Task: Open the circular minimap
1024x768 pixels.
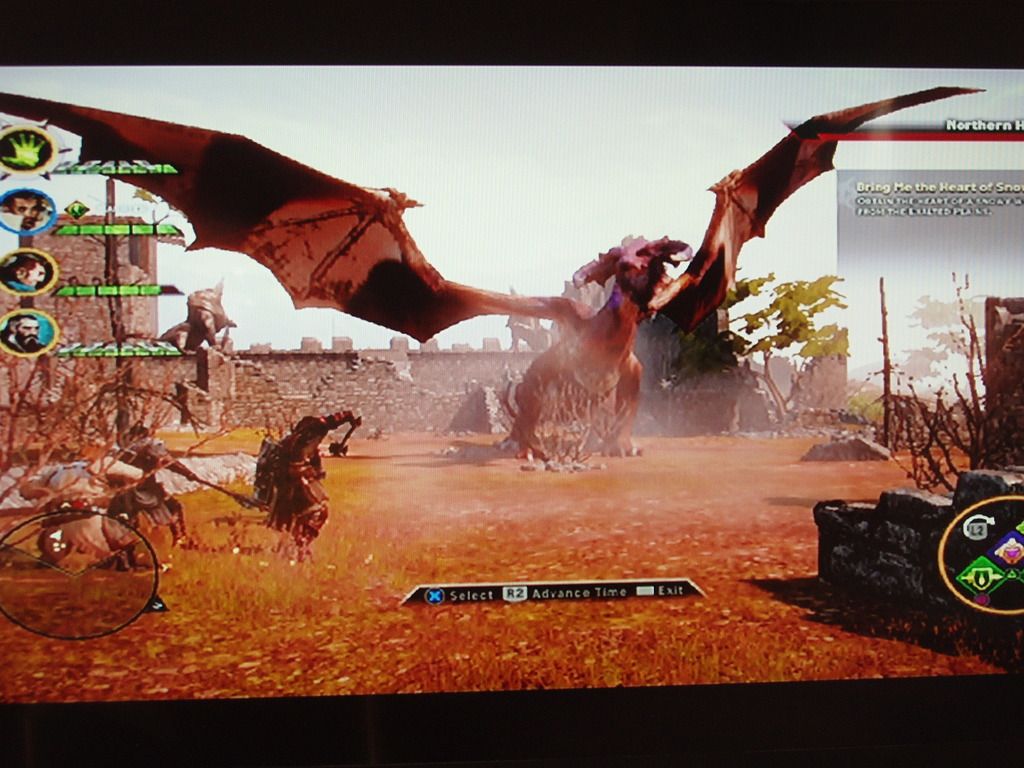Action: click(77, 574)
